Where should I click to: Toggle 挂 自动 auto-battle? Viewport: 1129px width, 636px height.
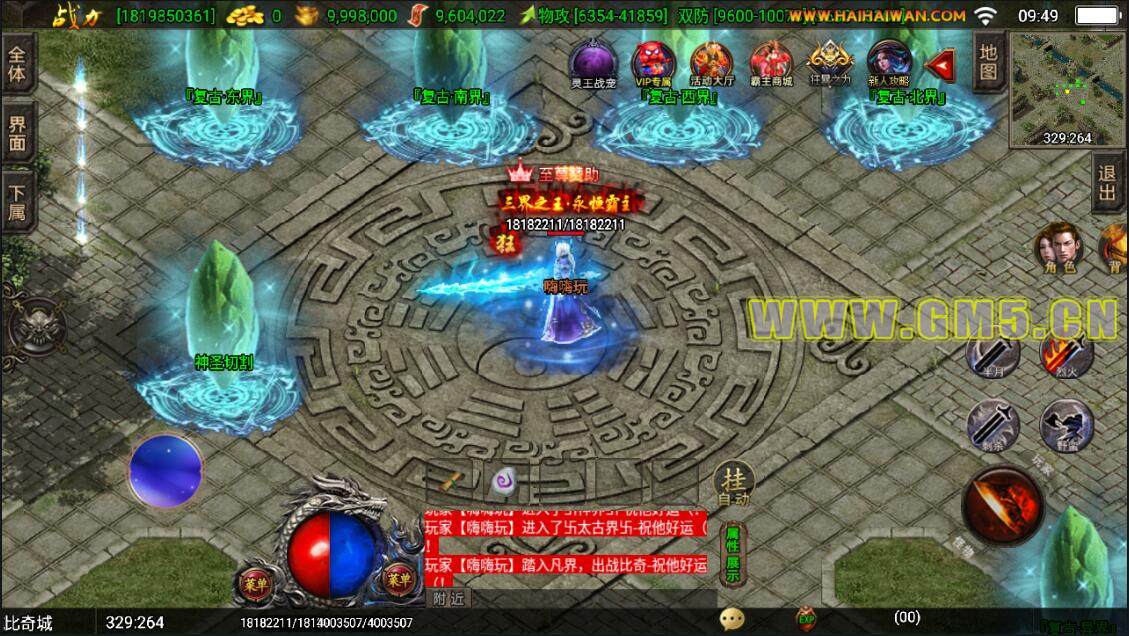point(733,485)
